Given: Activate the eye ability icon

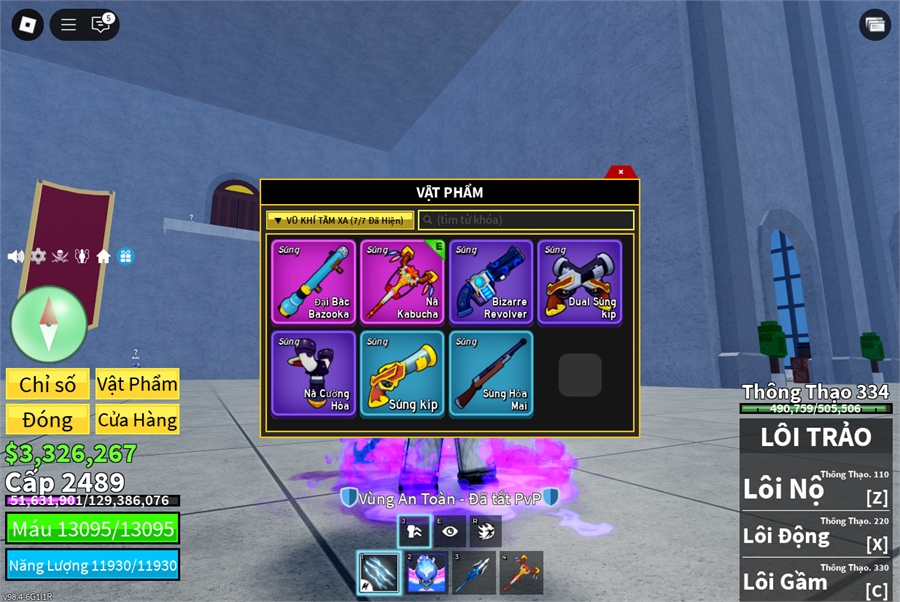Looking at the screenshot, I should (x=450, y=532).
